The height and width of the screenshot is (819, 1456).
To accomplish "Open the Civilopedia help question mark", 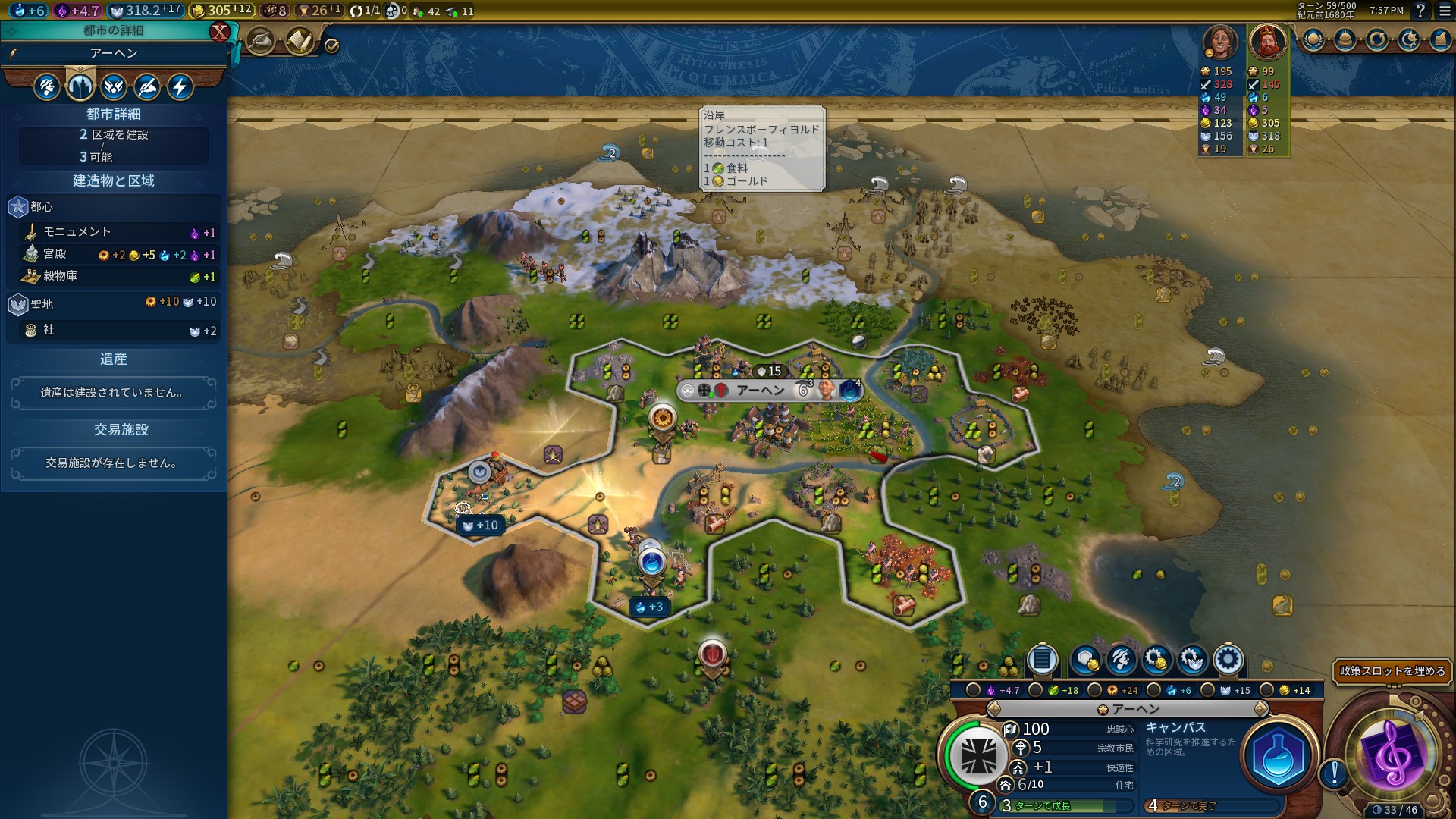I will (x=1420, y=11).
